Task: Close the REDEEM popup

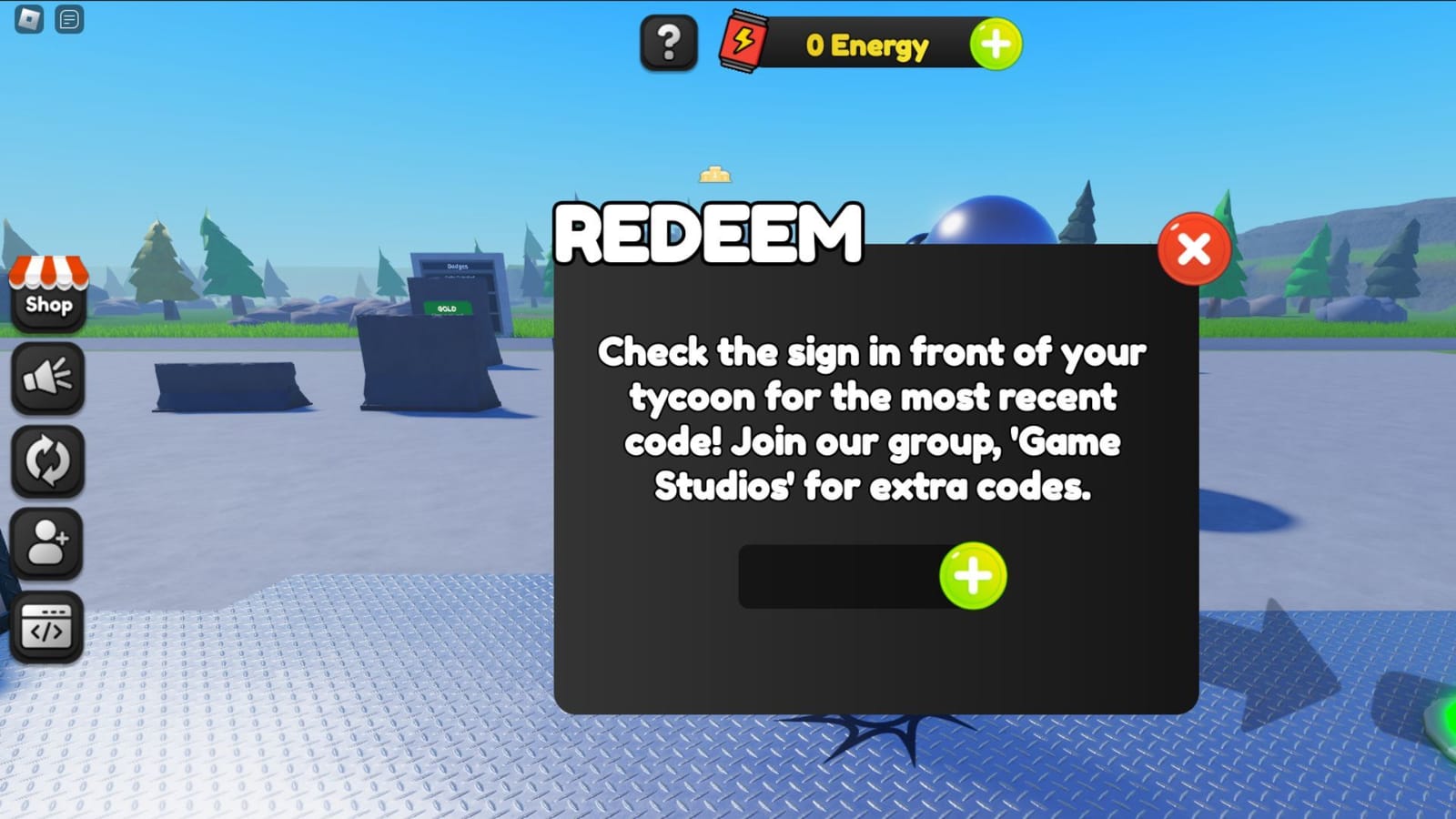Action: point(1193,248)
